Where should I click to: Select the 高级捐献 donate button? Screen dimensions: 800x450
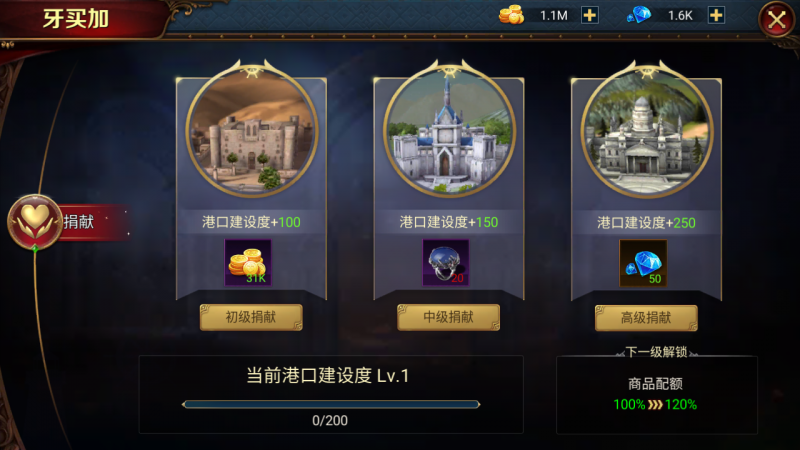646,318
